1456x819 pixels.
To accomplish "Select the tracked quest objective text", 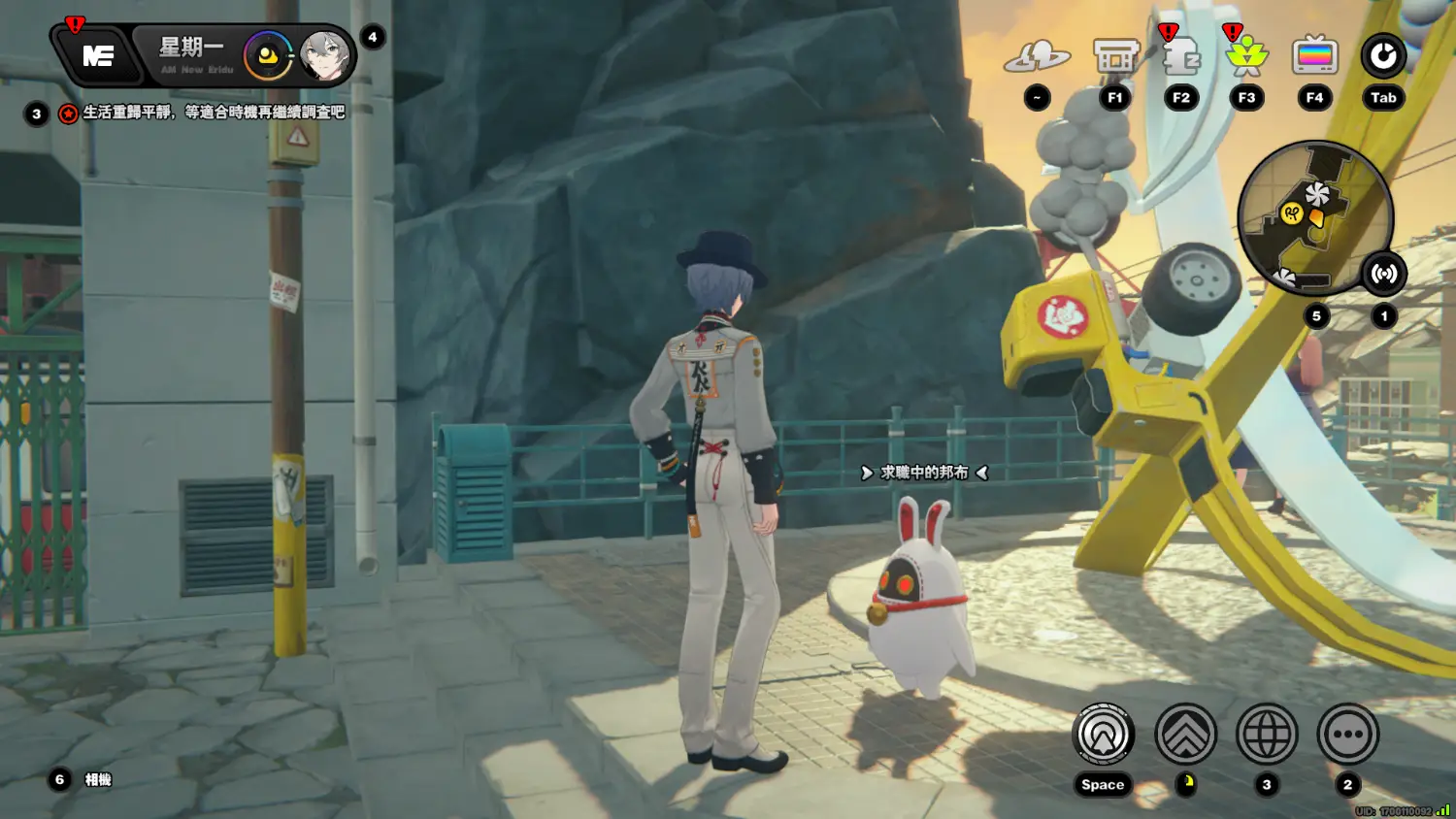I will [214, 113].
